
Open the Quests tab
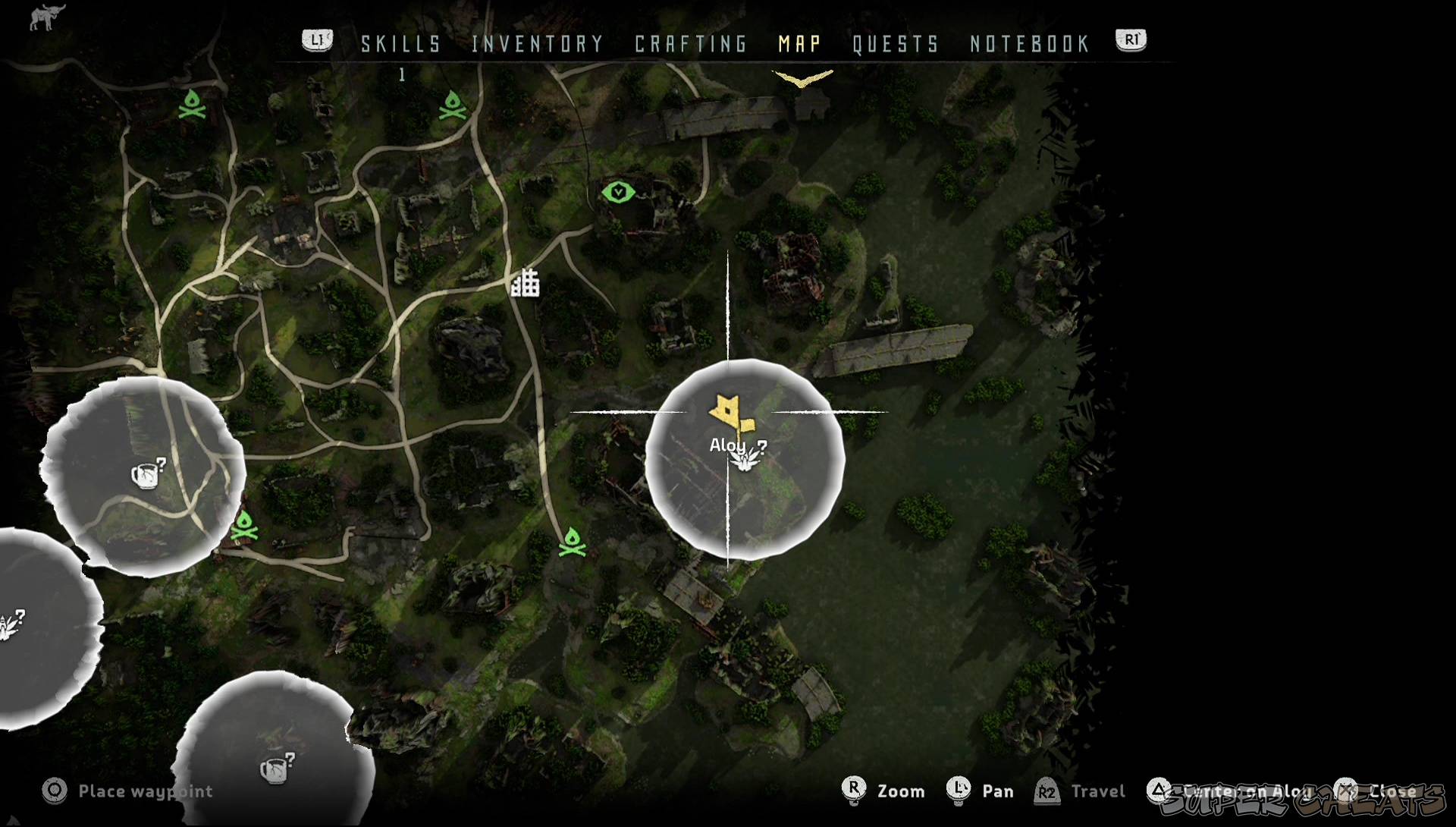coord(896,45)
